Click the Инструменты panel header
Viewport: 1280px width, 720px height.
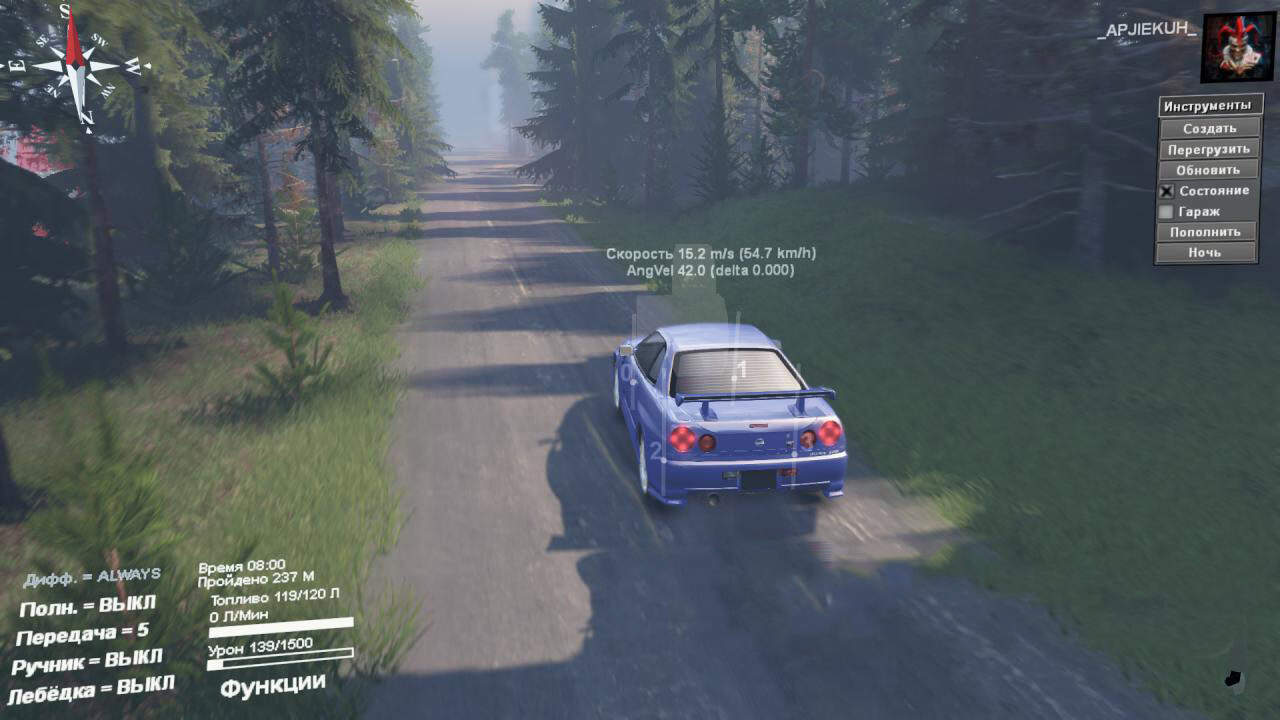point(1207,106)
